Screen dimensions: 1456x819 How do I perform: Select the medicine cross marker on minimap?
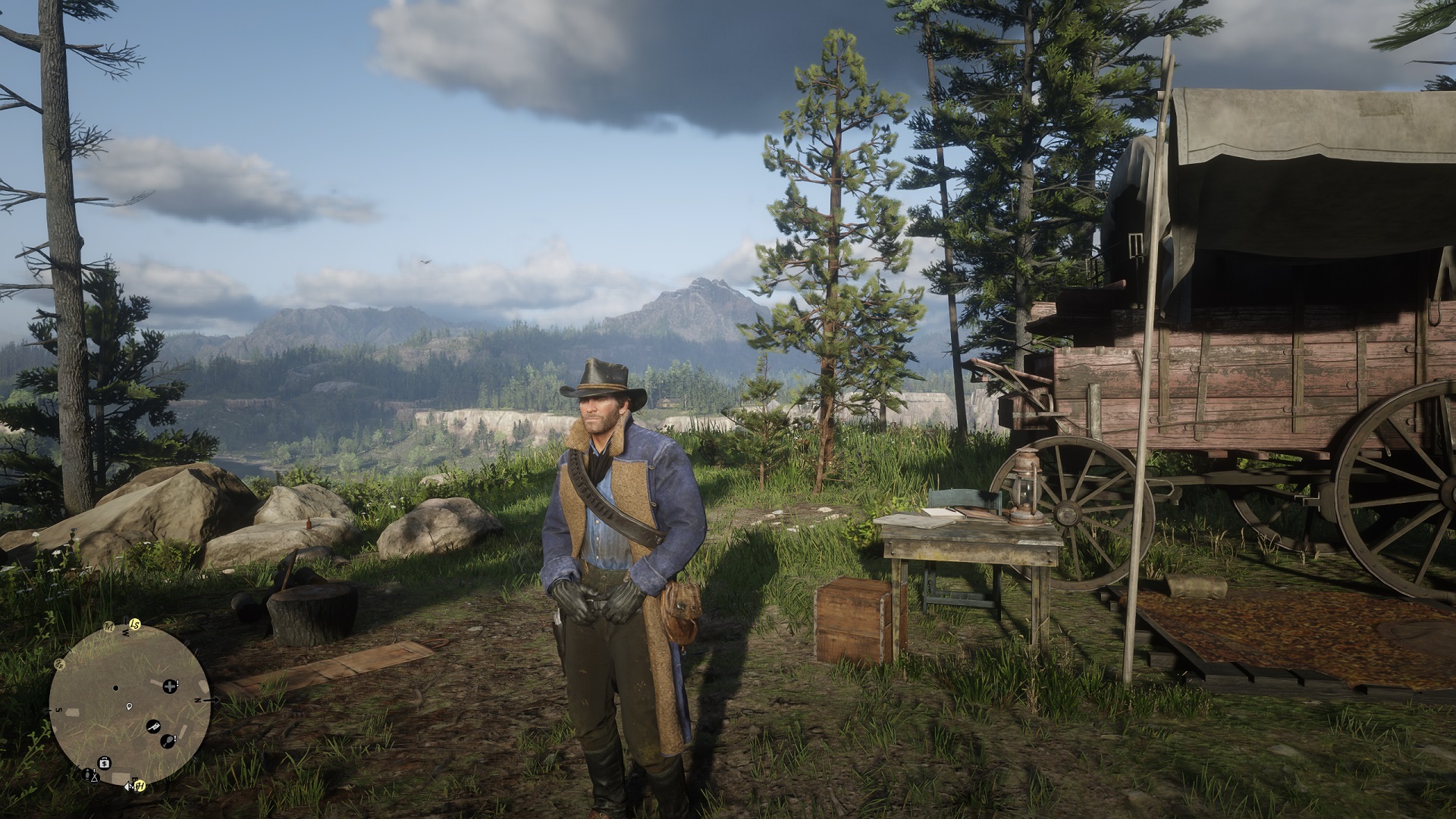click(170, 686)
